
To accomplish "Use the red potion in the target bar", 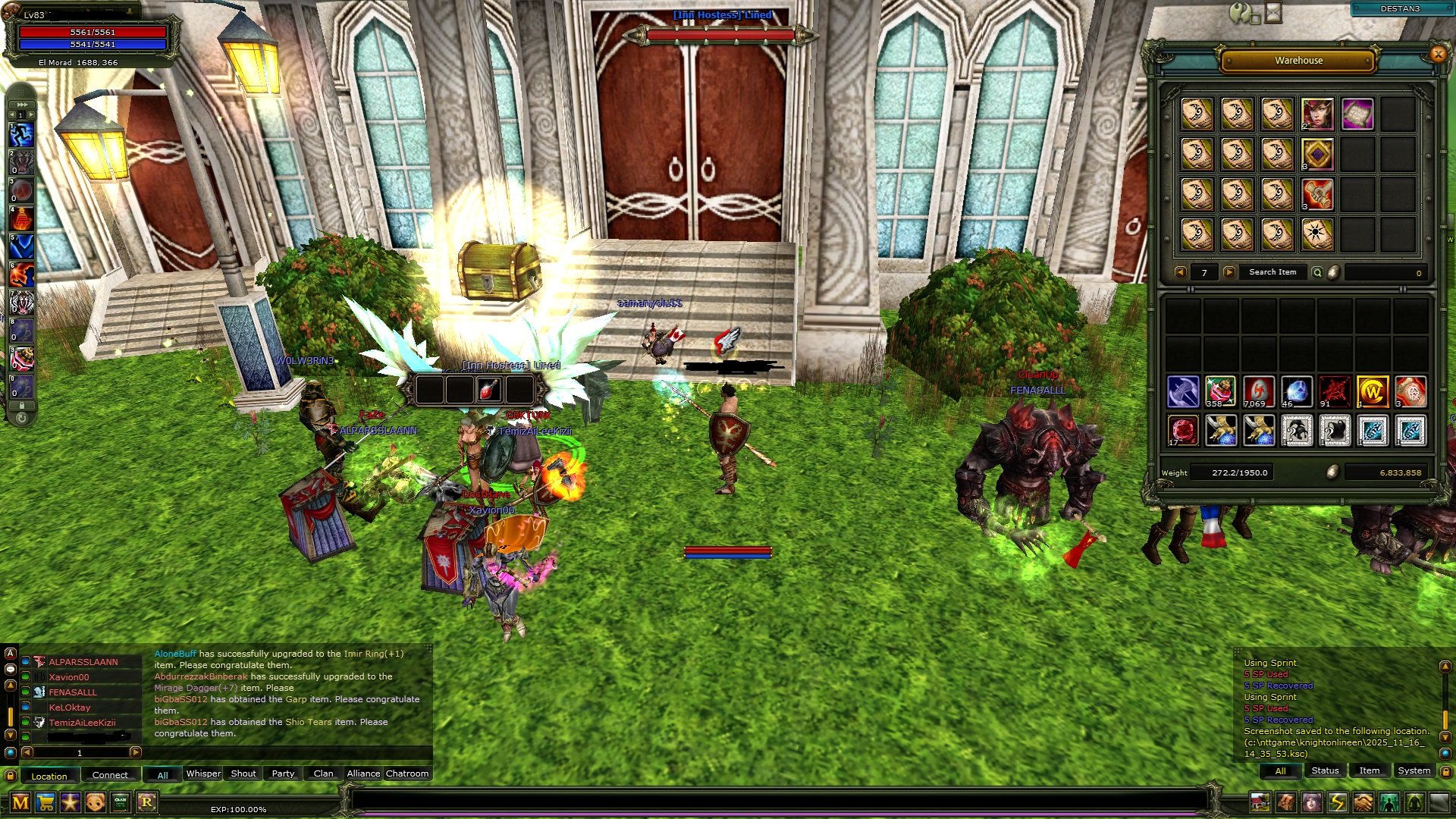I will [489, 390].
